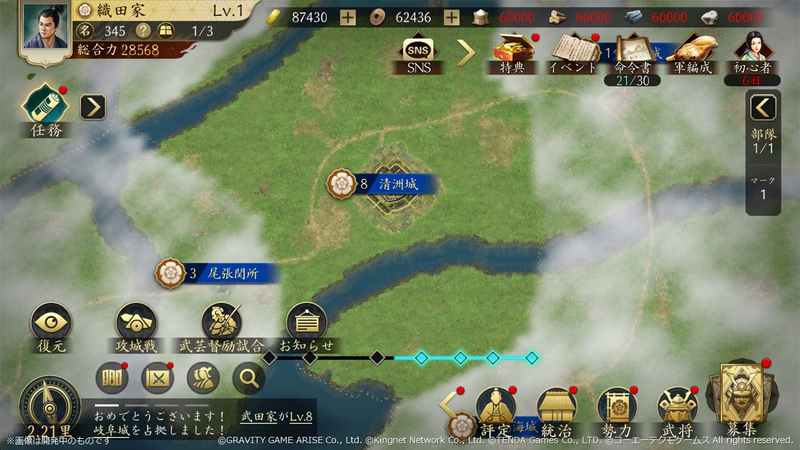Open the 命令書 (orders) scroll
800x450 pixels.
(630, 52)
